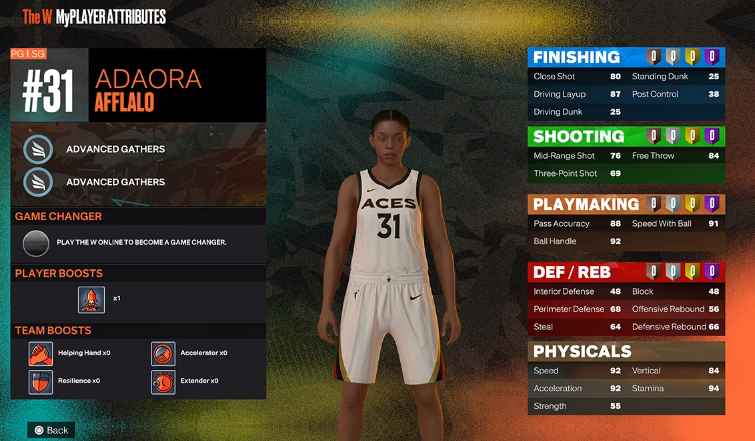Select the Physicals attributes header
Screen dimensions: 755x441
point(582,351)
